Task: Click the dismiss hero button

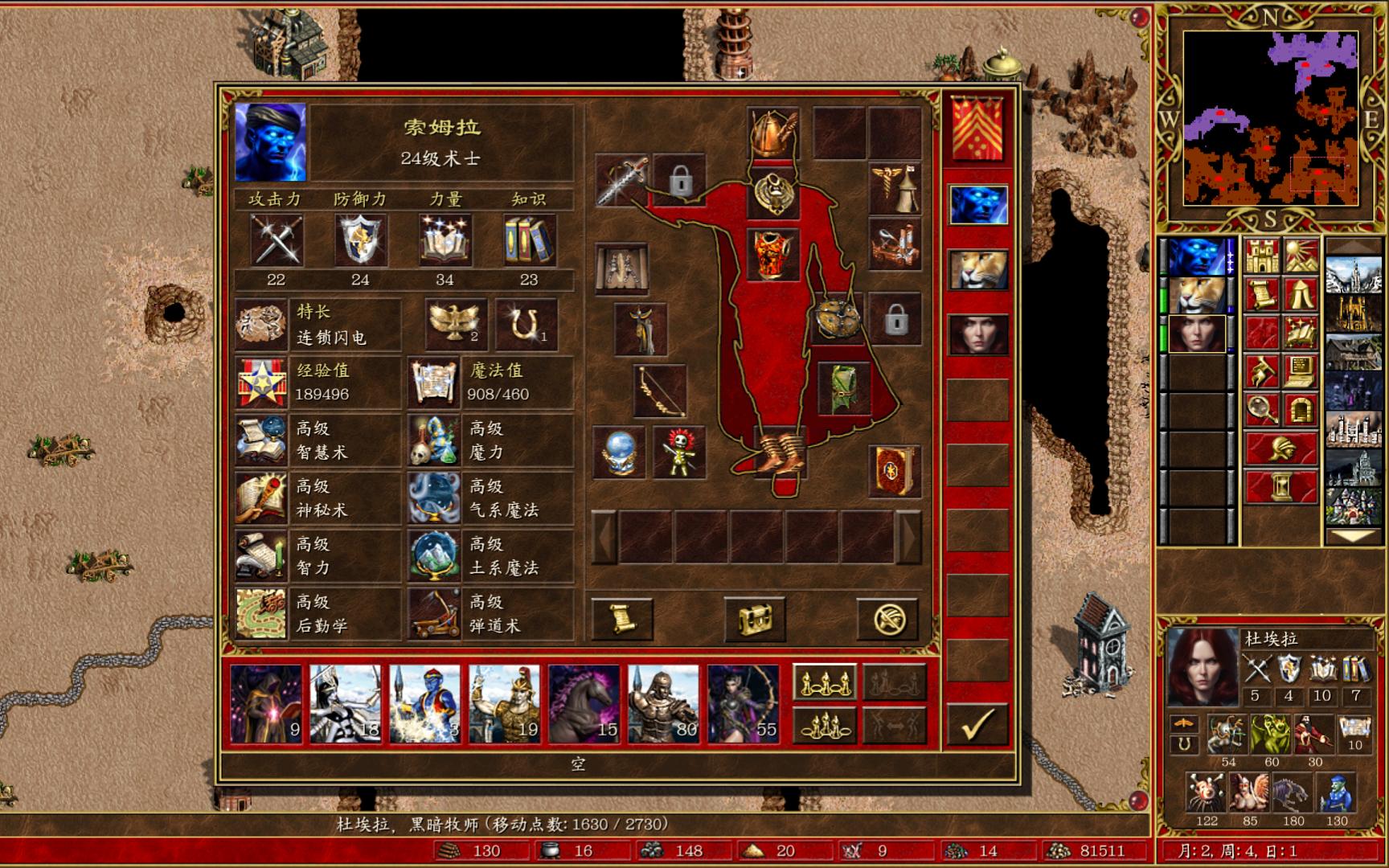Action: [888, 619]
